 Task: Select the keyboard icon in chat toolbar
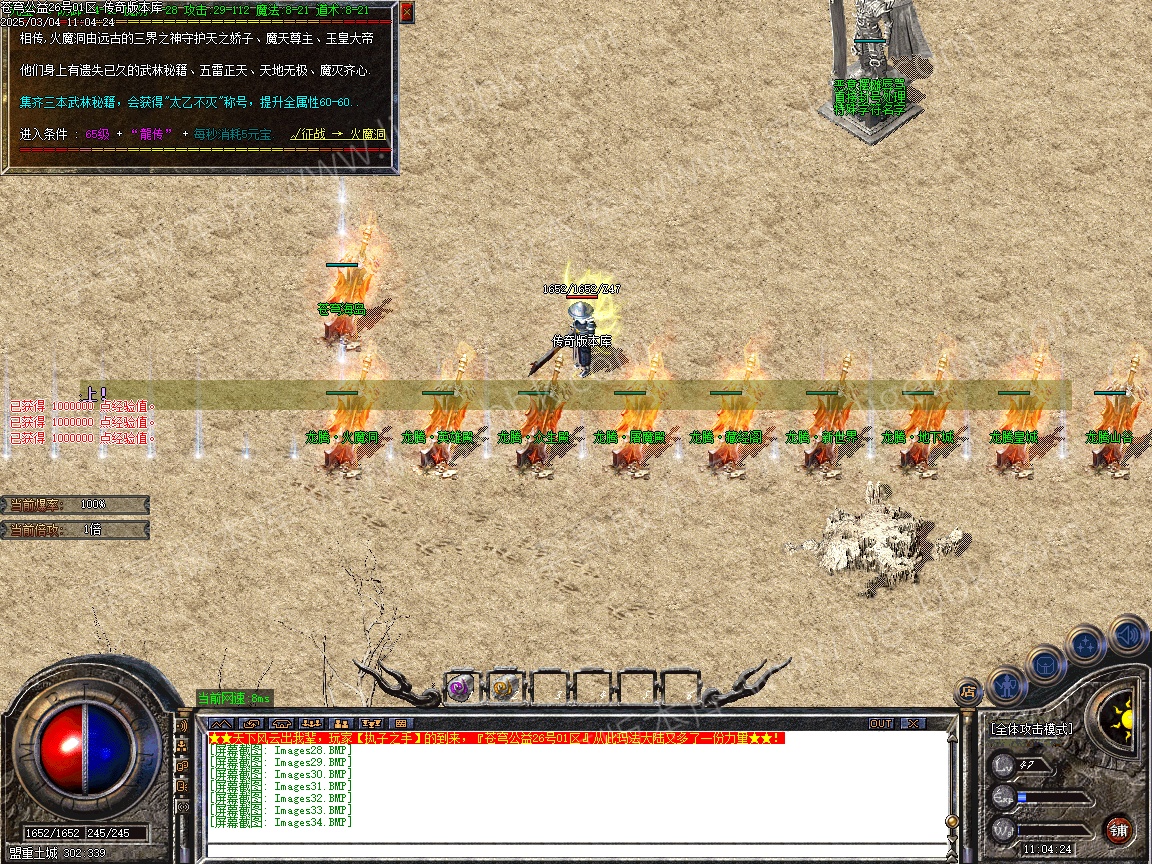(401, 723)
